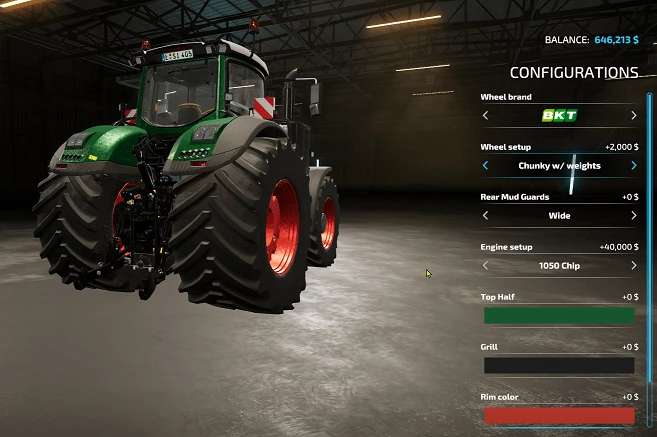Screen dimensions: 657x437
Task: Select next Wheel brand option
Action: 633,115
